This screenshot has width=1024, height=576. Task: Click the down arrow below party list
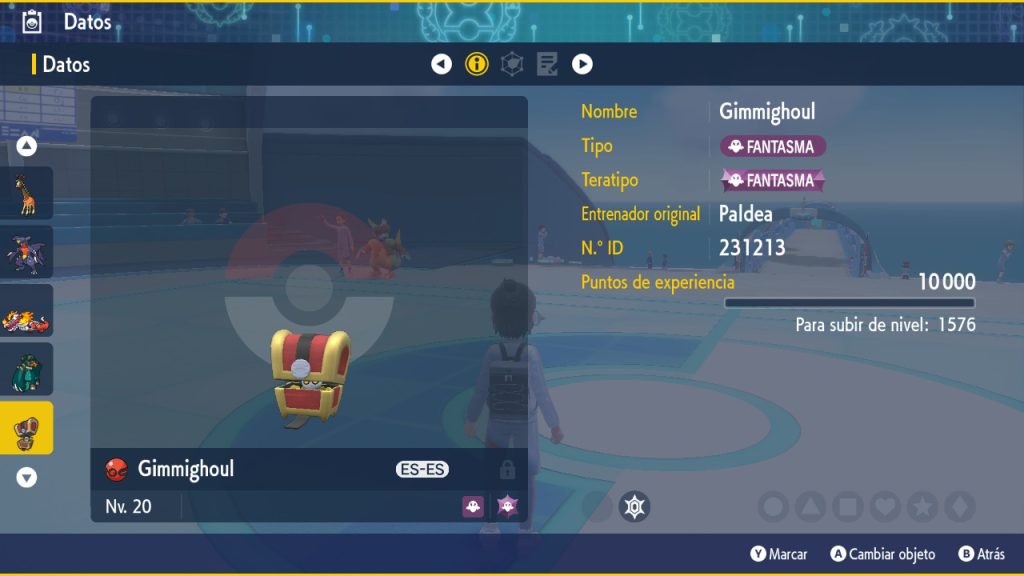click(x=27, y=478)
